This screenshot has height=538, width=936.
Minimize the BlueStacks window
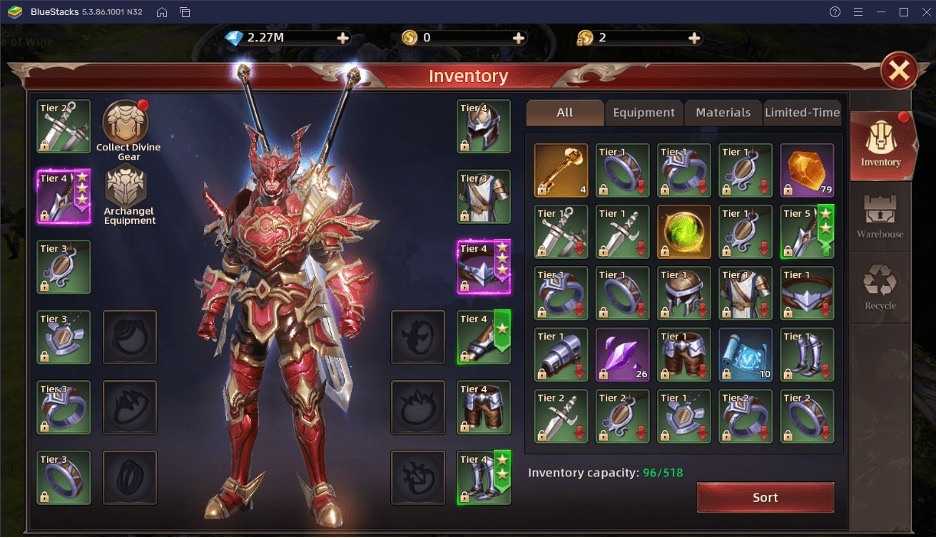click(880, 12)
